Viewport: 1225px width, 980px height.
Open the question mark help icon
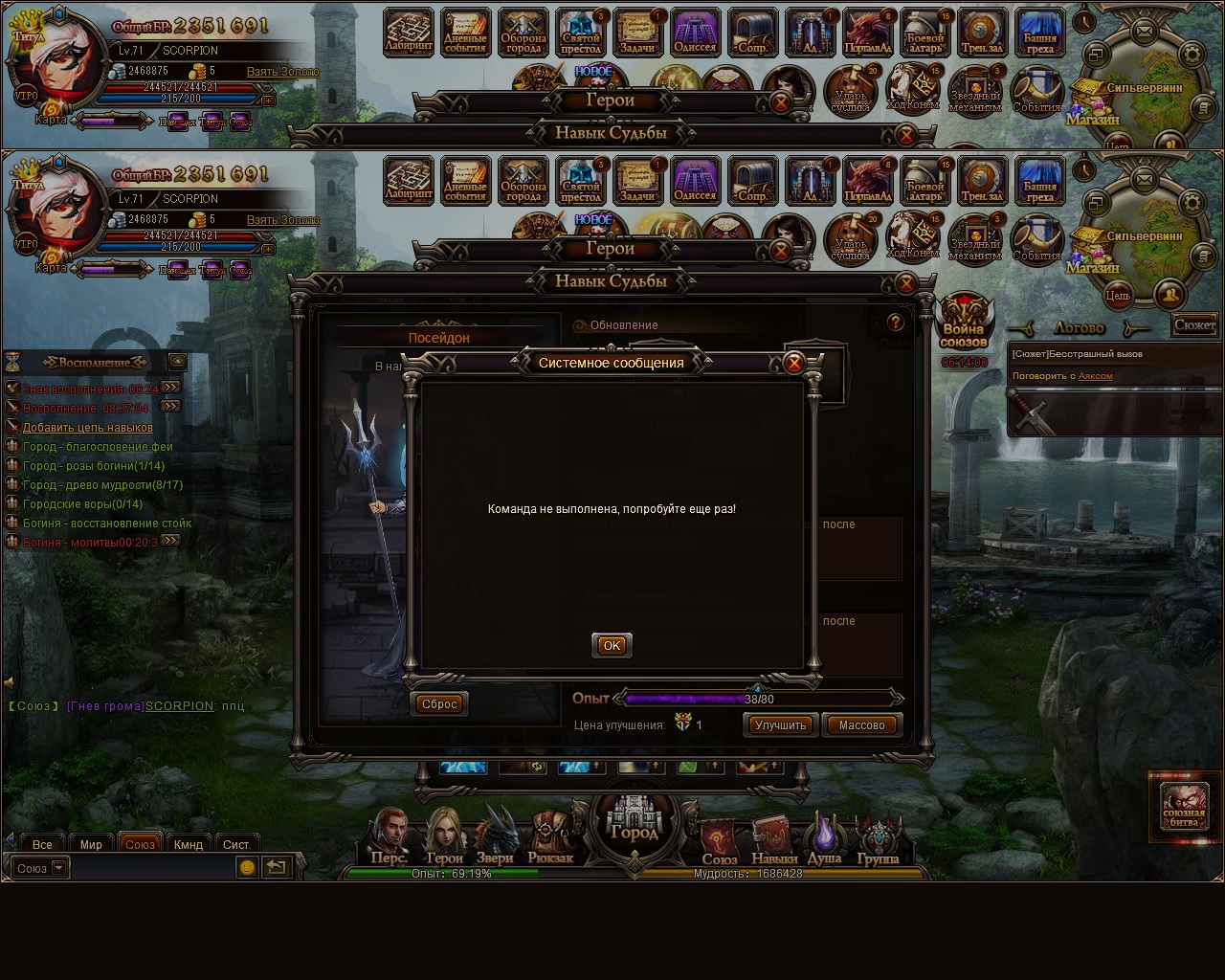click(895, 323)
